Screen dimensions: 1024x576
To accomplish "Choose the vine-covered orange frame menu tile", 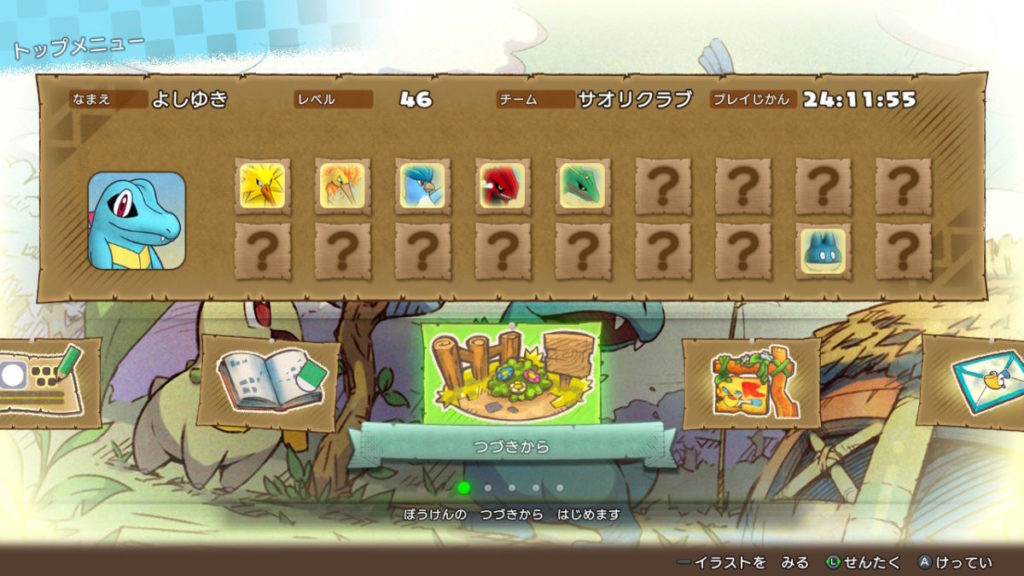I will pyautogui.click(x=750, y=381).
